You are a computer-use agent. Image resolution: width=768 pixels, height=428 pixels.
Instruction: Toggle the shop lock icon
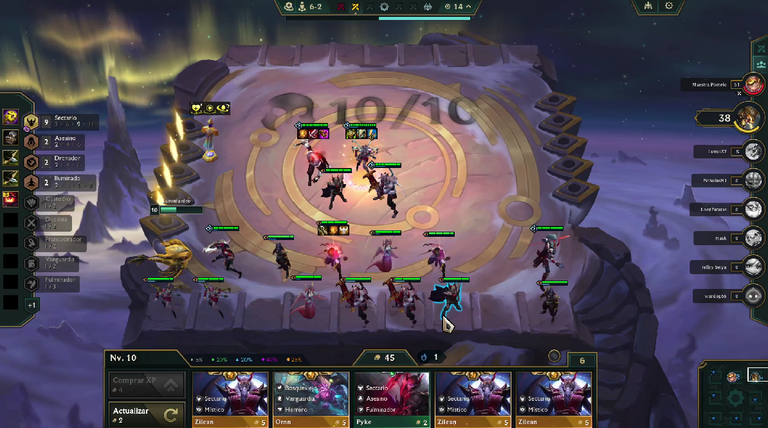[555, 356]
